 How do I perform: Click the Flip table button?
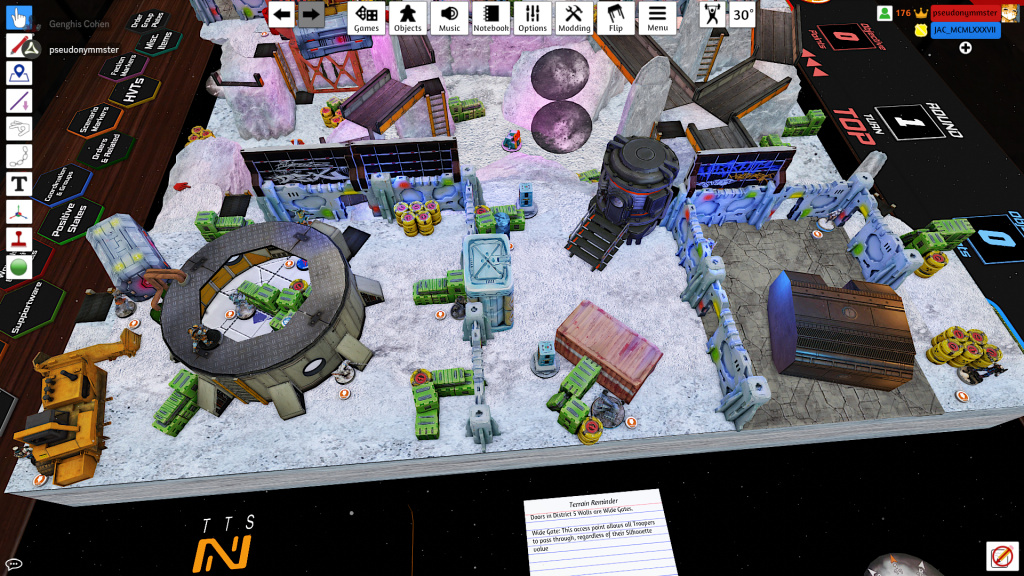(615, 17)
